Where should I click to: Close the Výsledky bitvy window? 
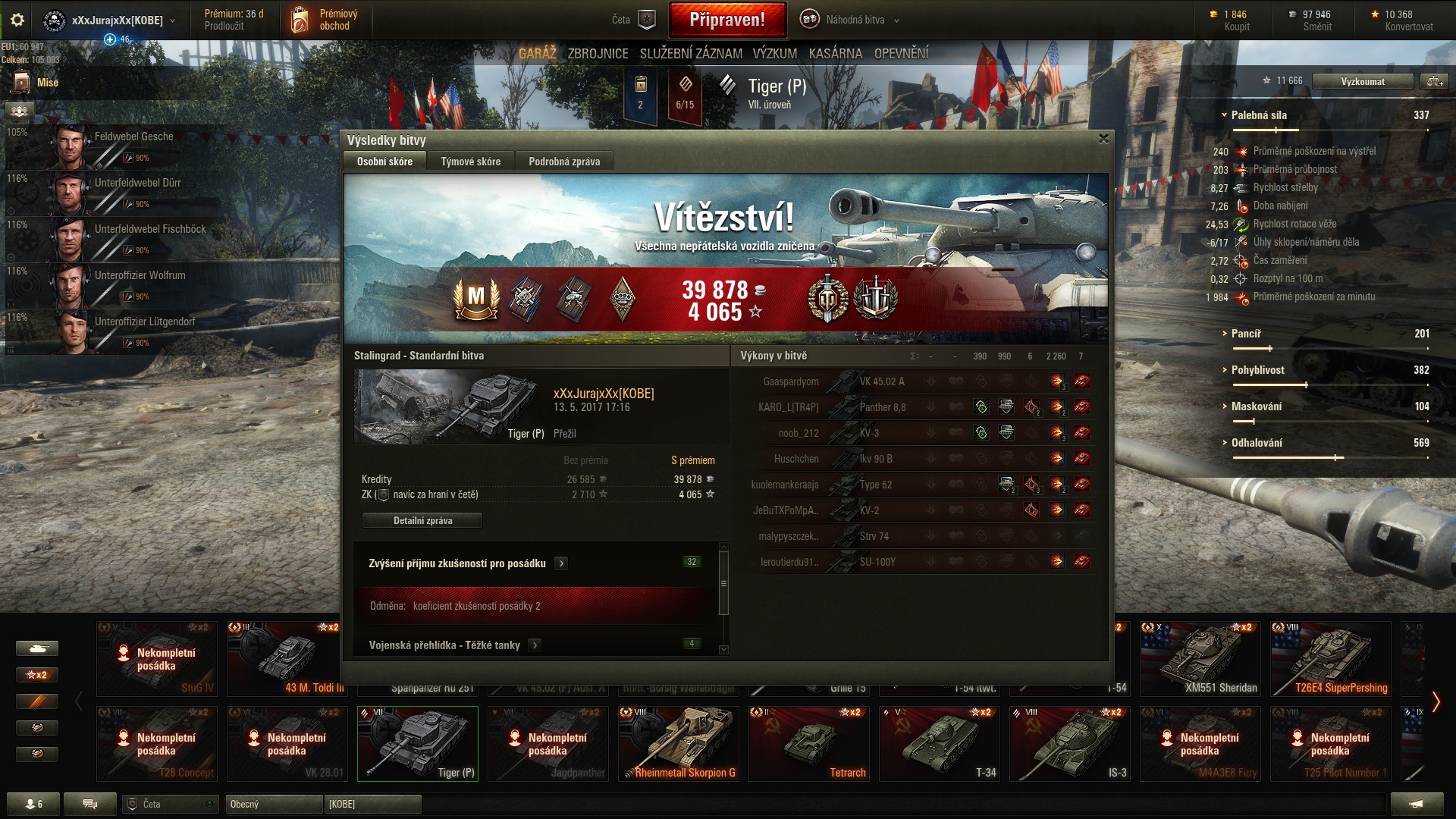1103,139
